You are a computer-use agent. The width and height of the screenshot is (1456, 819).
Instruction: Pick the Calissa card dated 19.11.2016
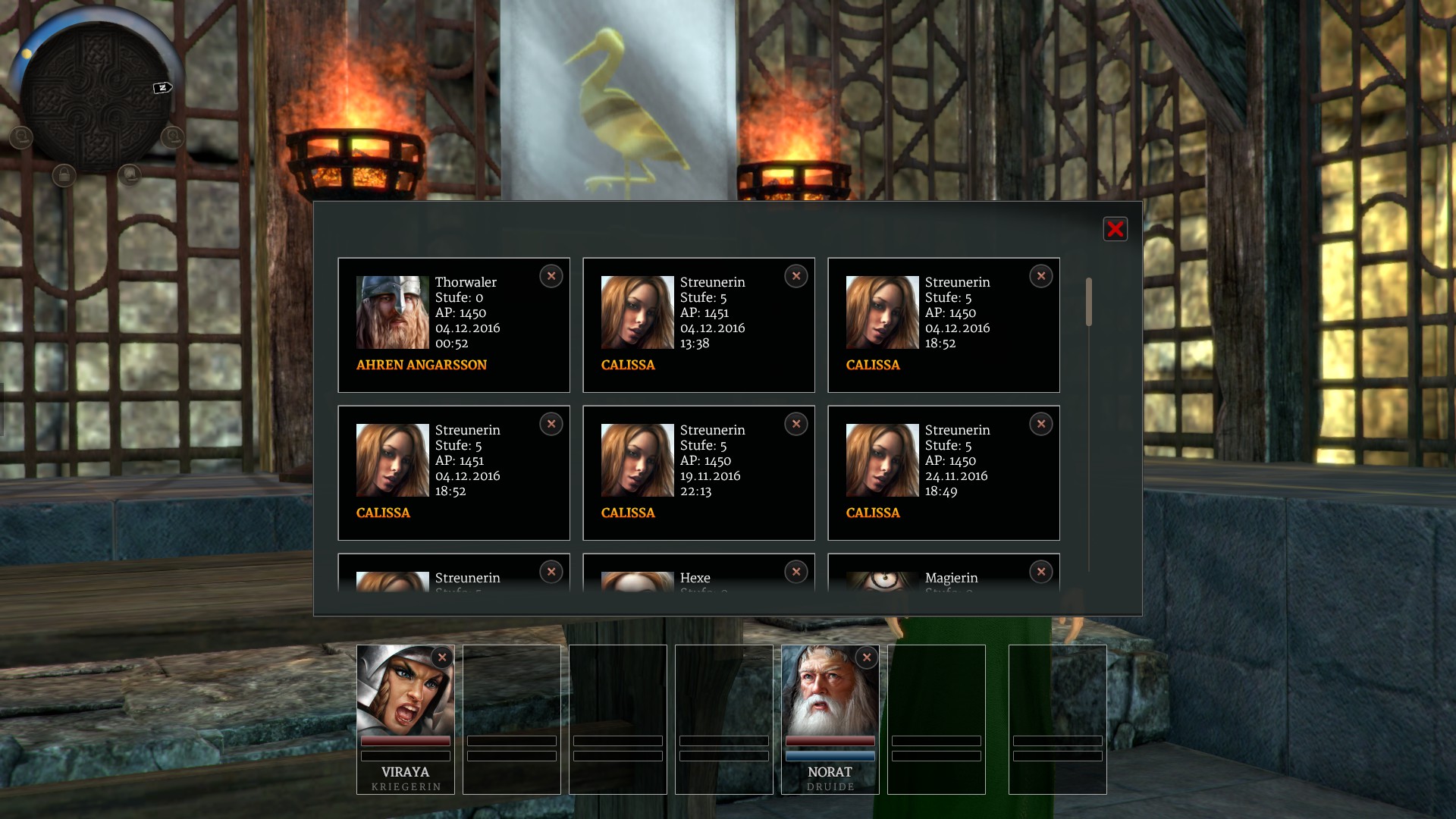(x=698, y=472)
